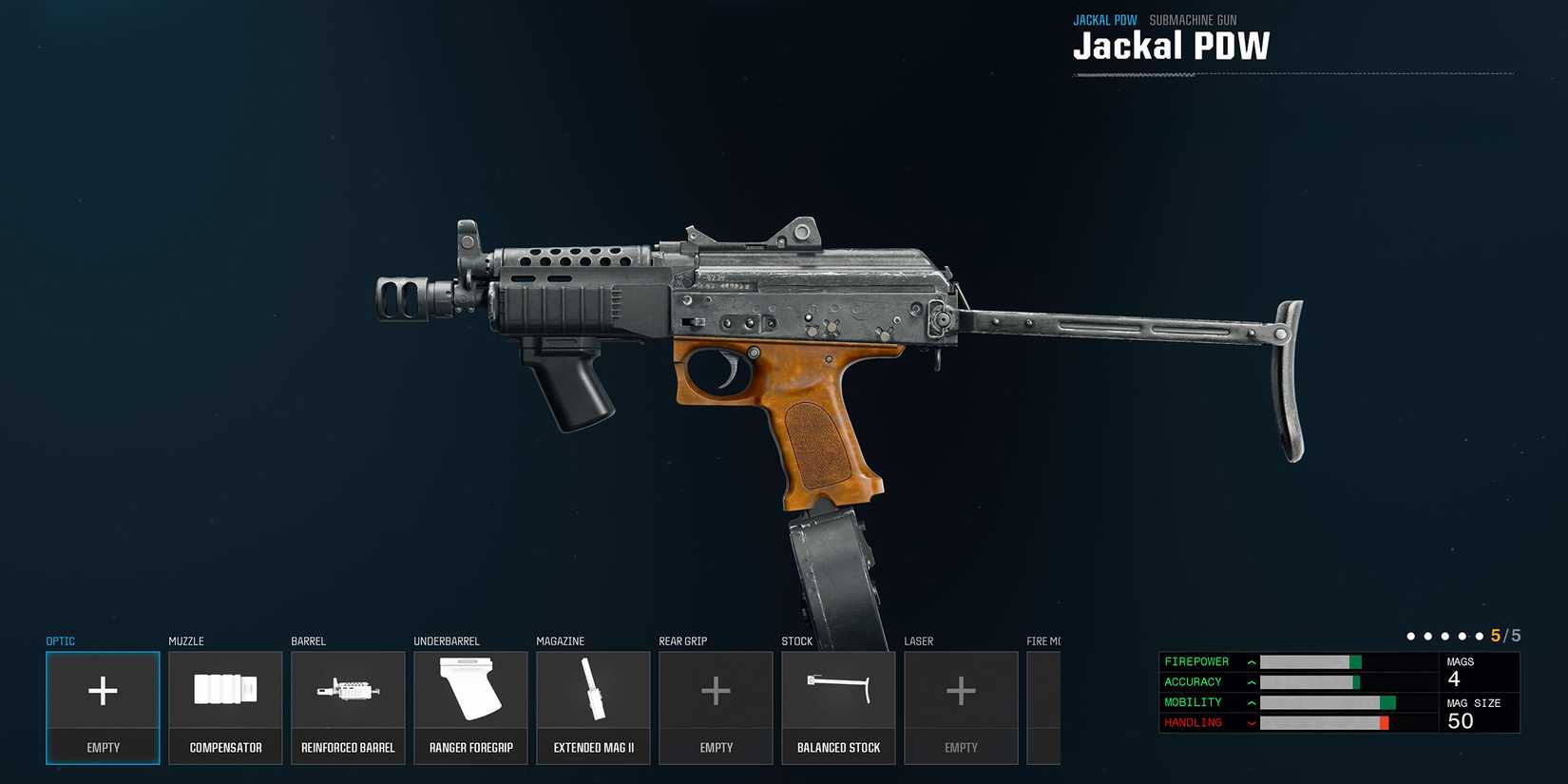The height and width of the screenshot is (784, 1568).
Task: Click the Reinforced Barrel attachment icon
Action: point(348,691)
